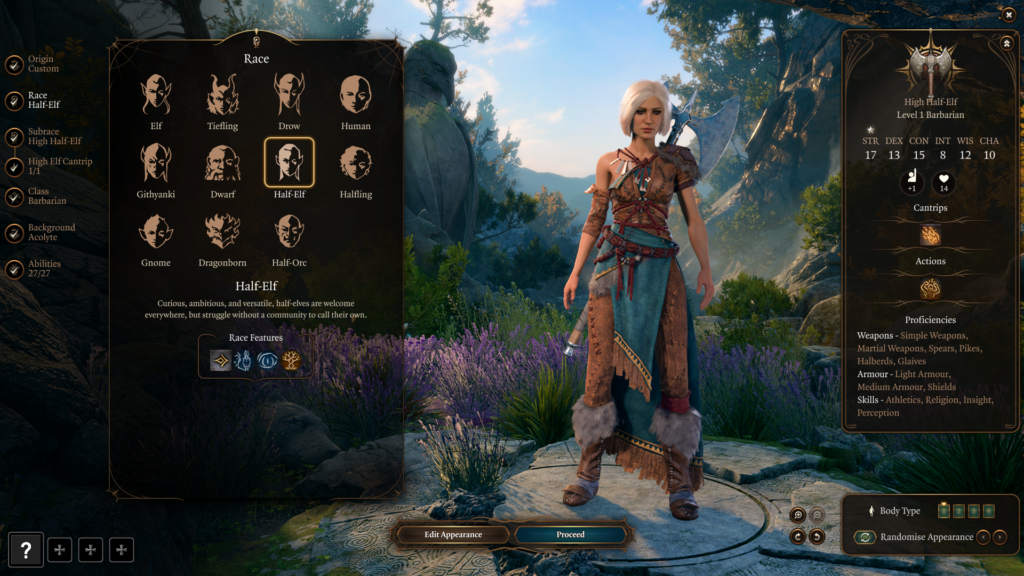Pick the Half-Orc race

(289, 232)
